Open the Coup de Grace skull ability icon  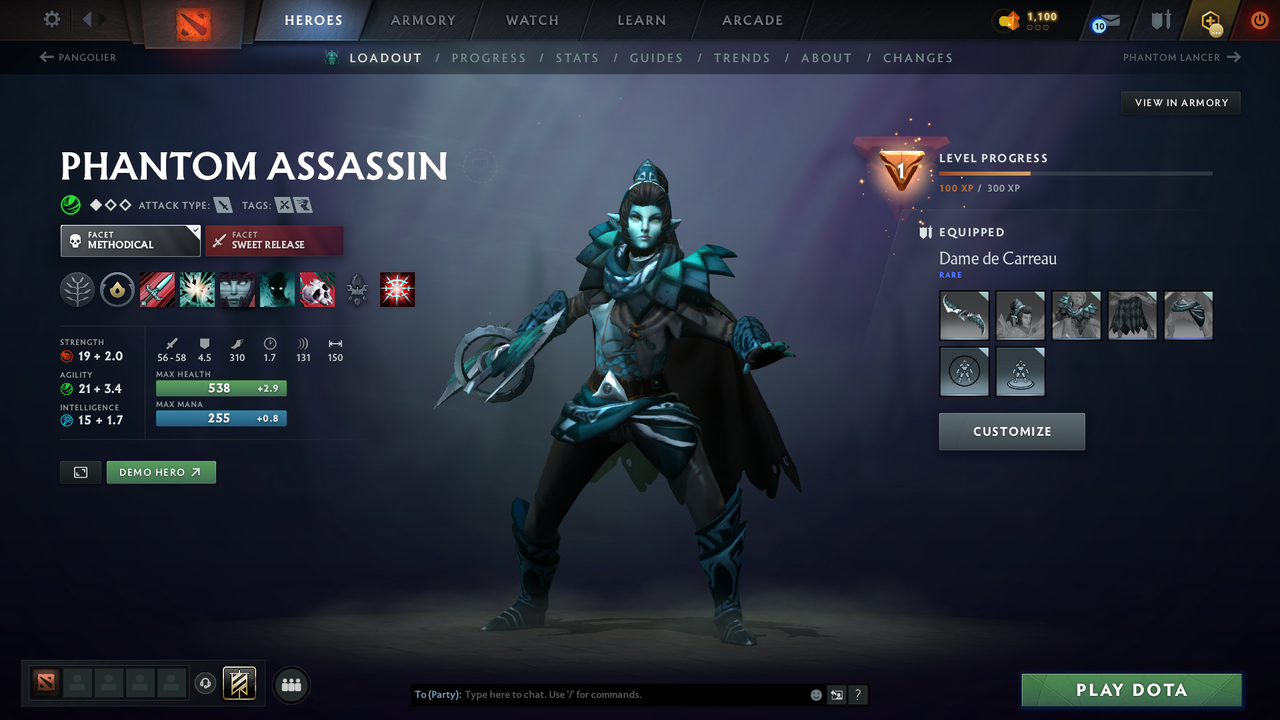tap(317, 290)
